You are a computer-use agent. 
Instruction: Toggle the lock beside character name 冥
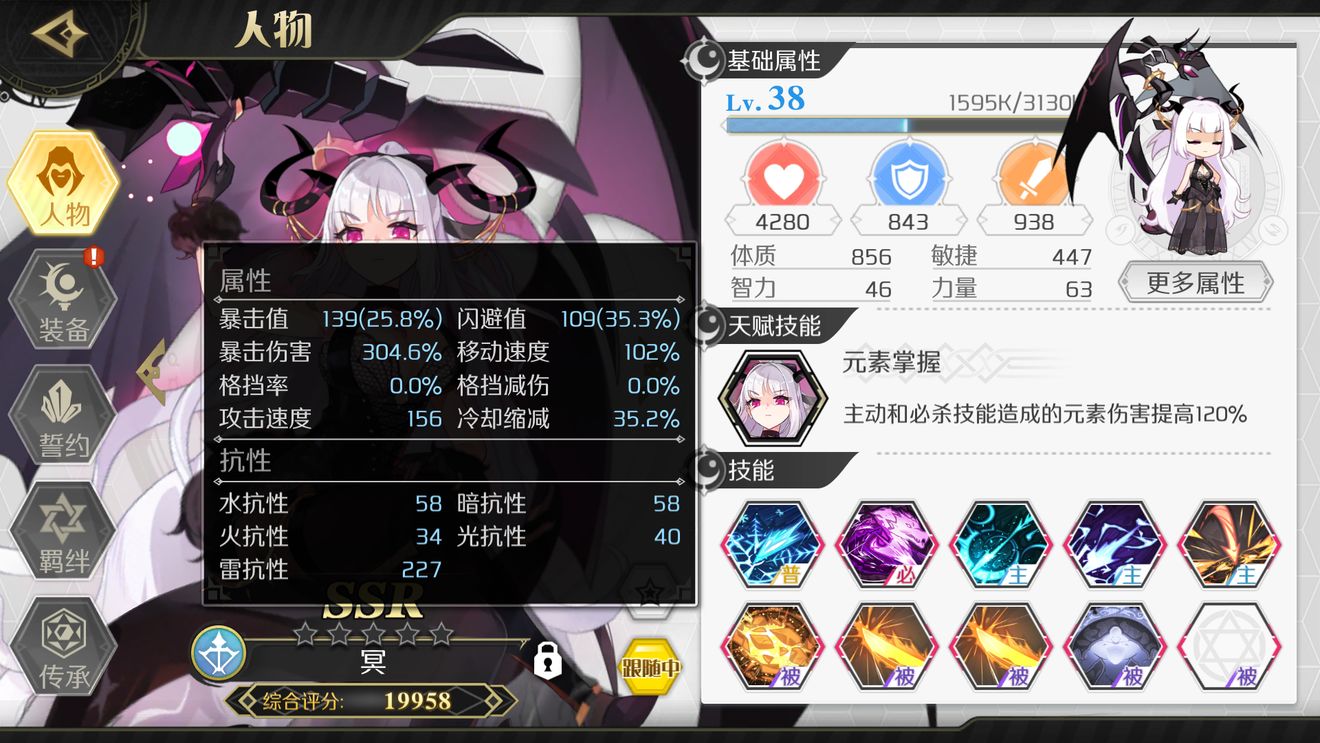click(x=546, y=662)
